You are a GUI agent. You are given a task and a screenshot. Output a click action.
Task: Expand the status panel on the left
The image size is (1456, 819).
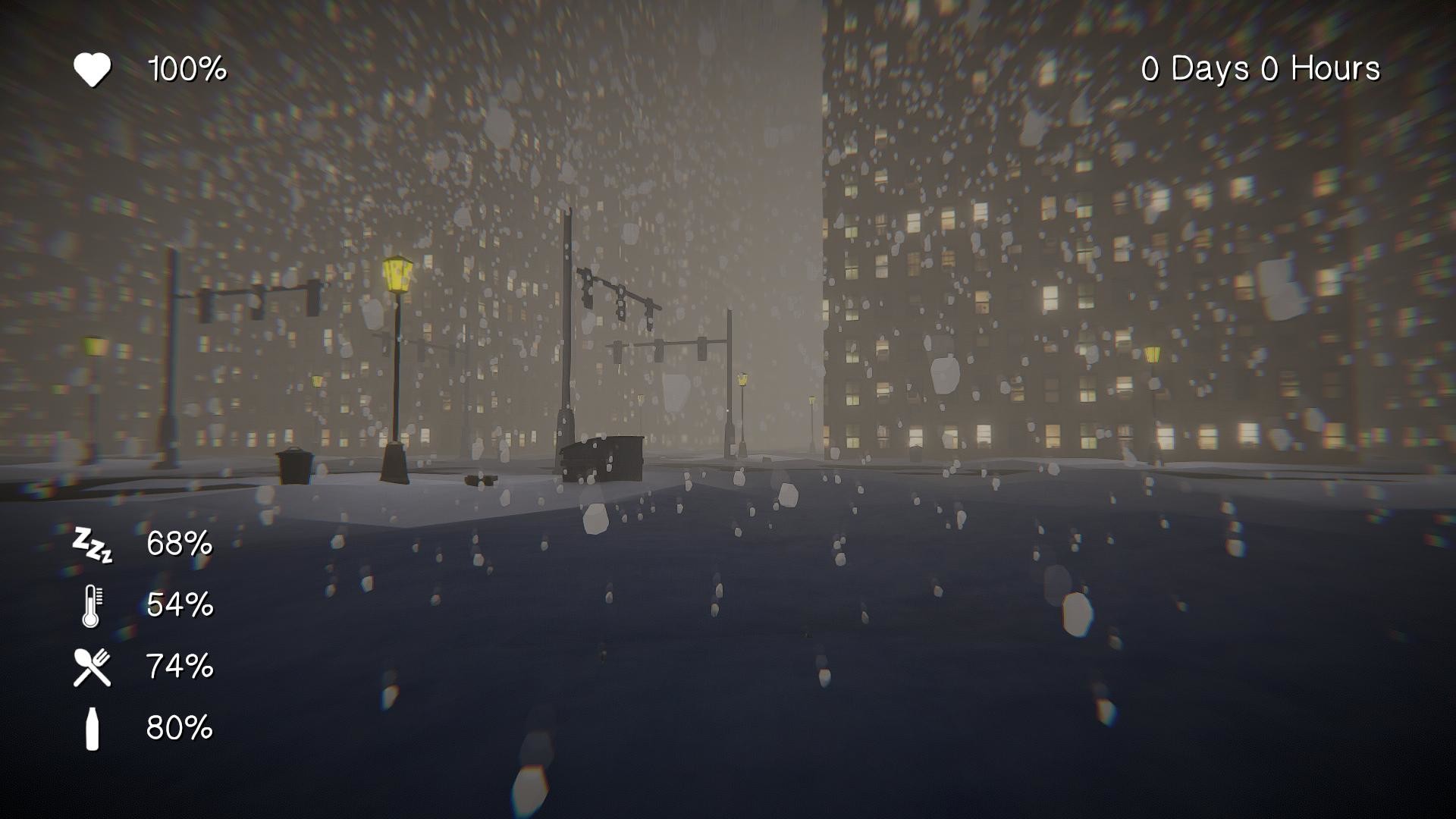pos(136,637)
